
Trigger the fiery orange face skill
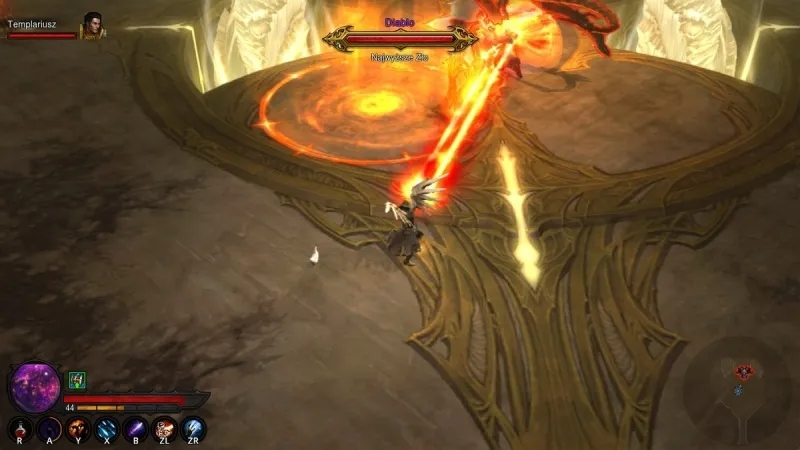[x=78, y=430]
